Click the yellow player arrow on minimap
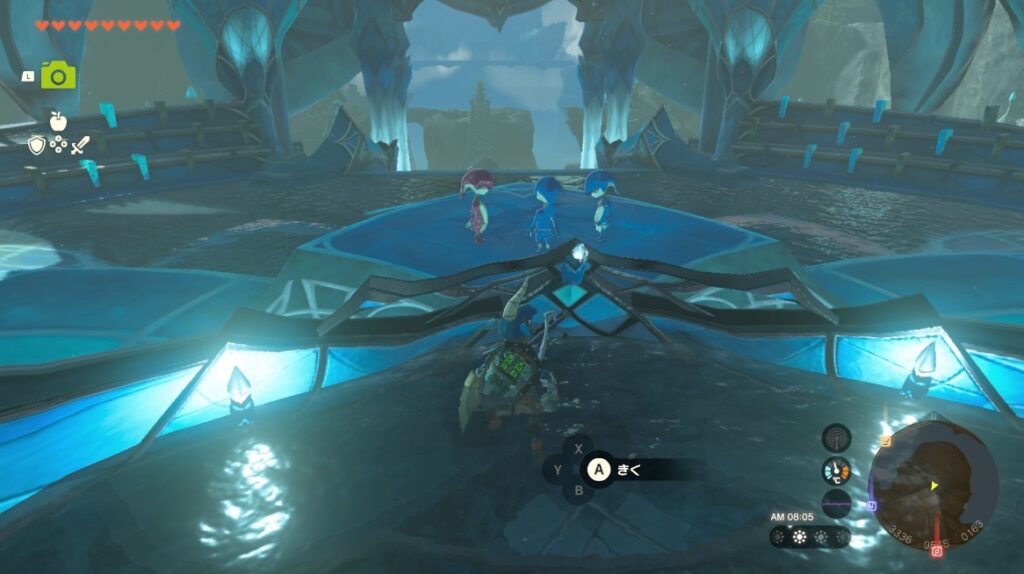 [x=934, y=486]
